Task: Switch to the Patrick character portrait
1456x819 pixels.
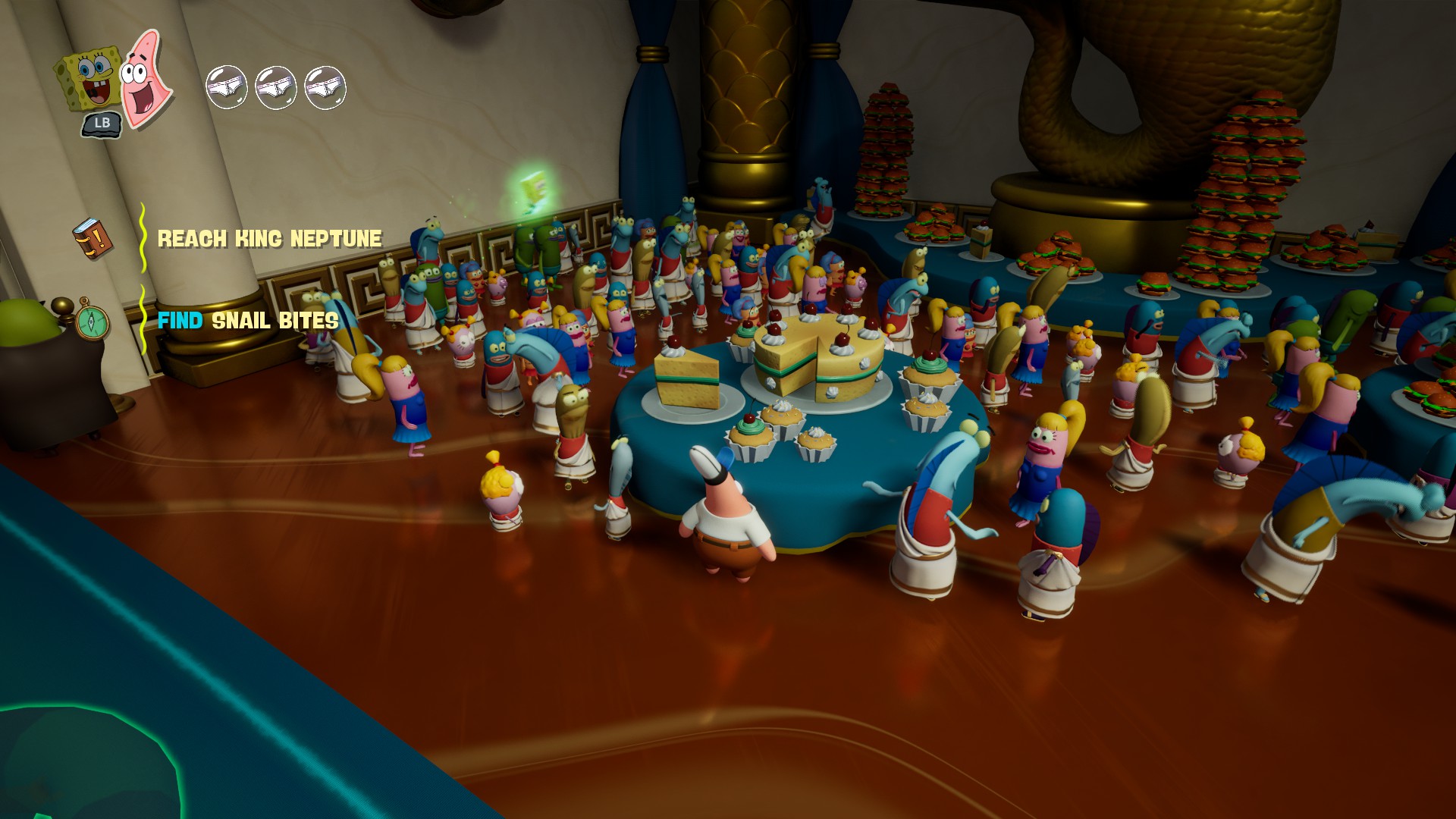Action: pos(144,77)
